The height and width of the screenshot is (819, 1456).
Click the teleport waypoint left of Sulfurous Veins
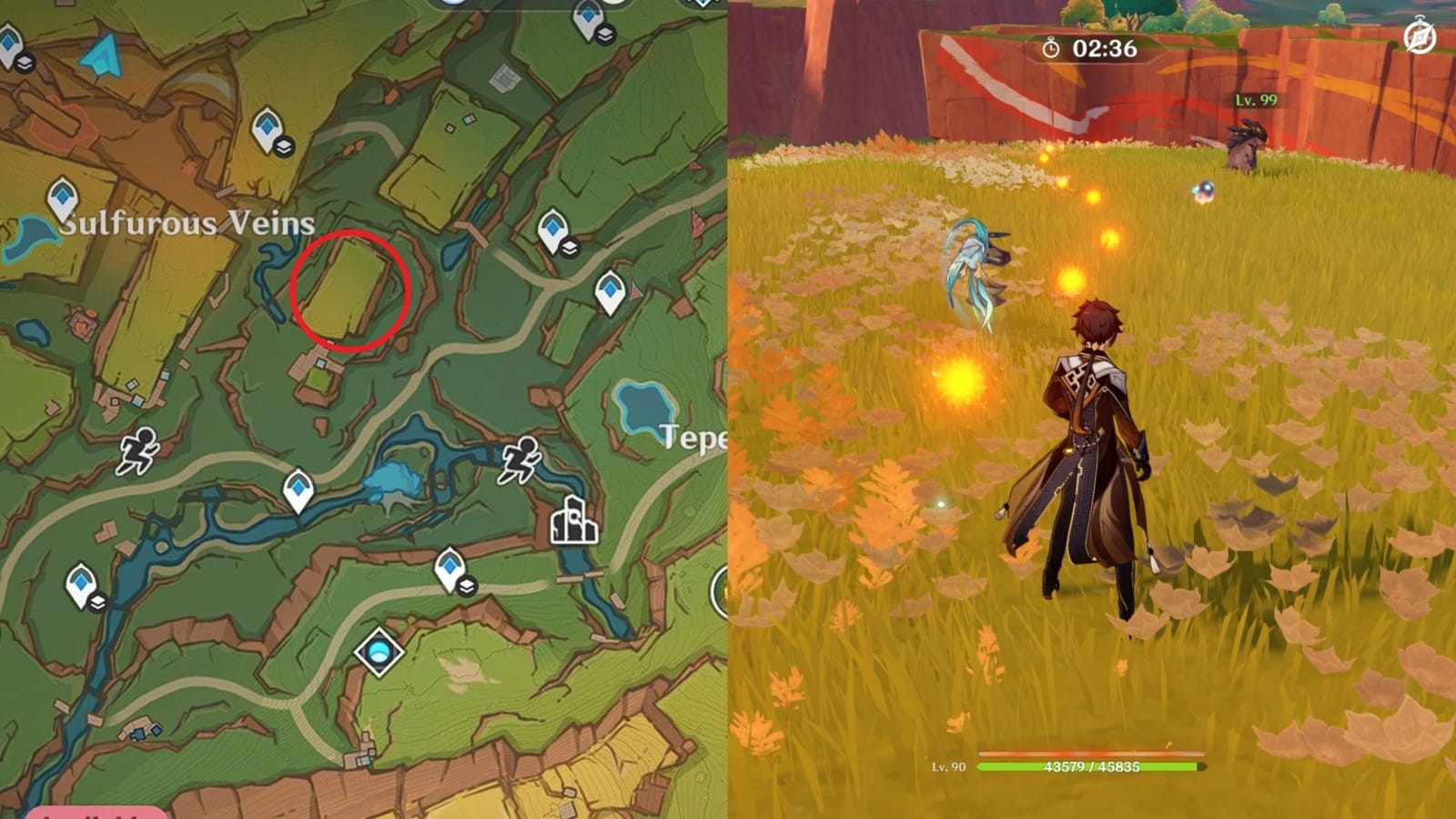(x=62, y=198)
